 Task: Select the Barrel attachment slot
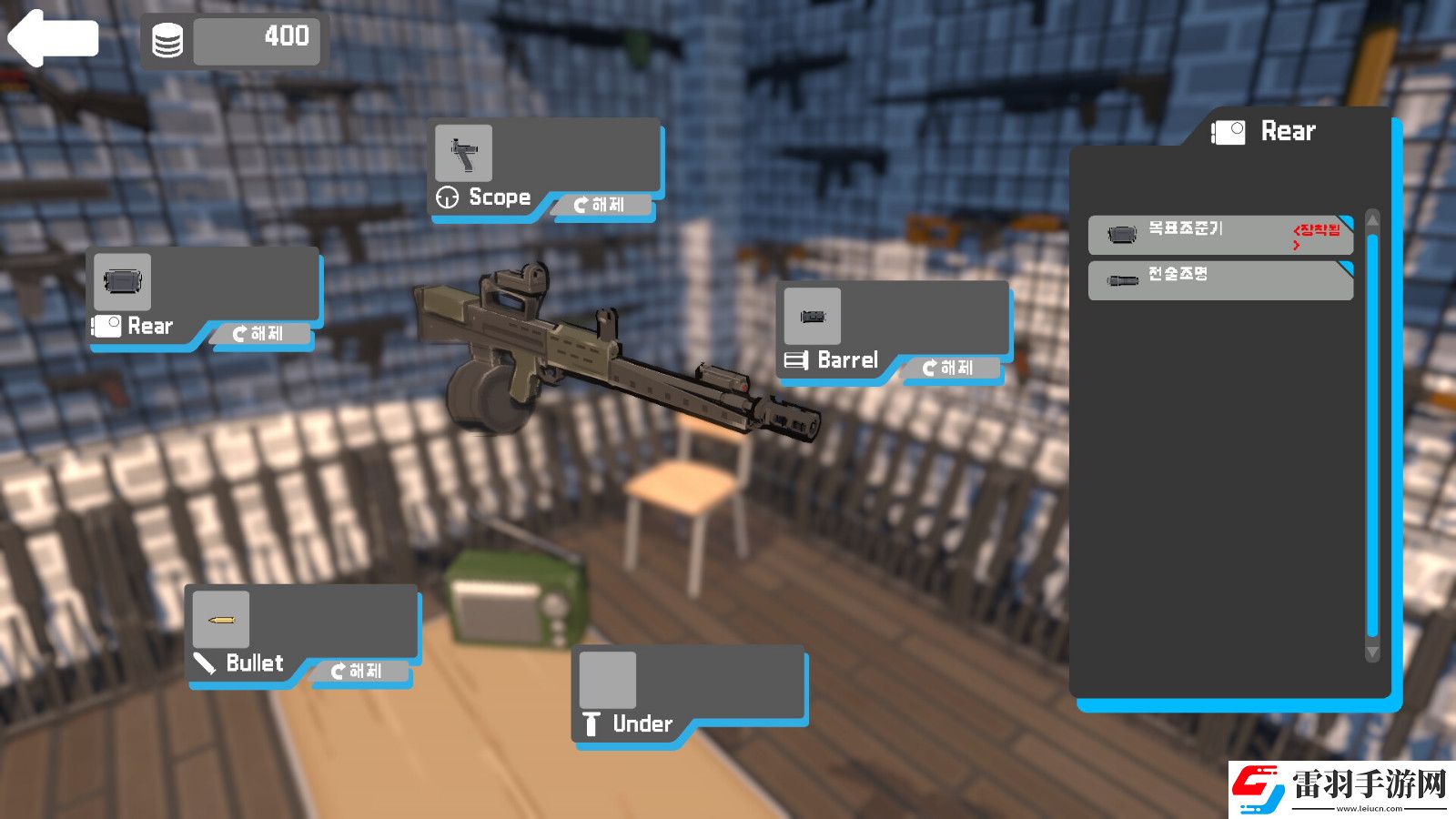[x=812, y=317]
